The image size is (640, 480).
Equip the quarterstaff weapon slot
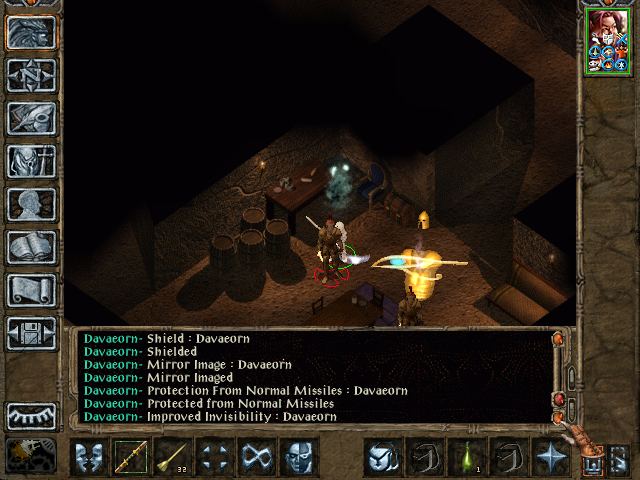click(x=131, y=457)
